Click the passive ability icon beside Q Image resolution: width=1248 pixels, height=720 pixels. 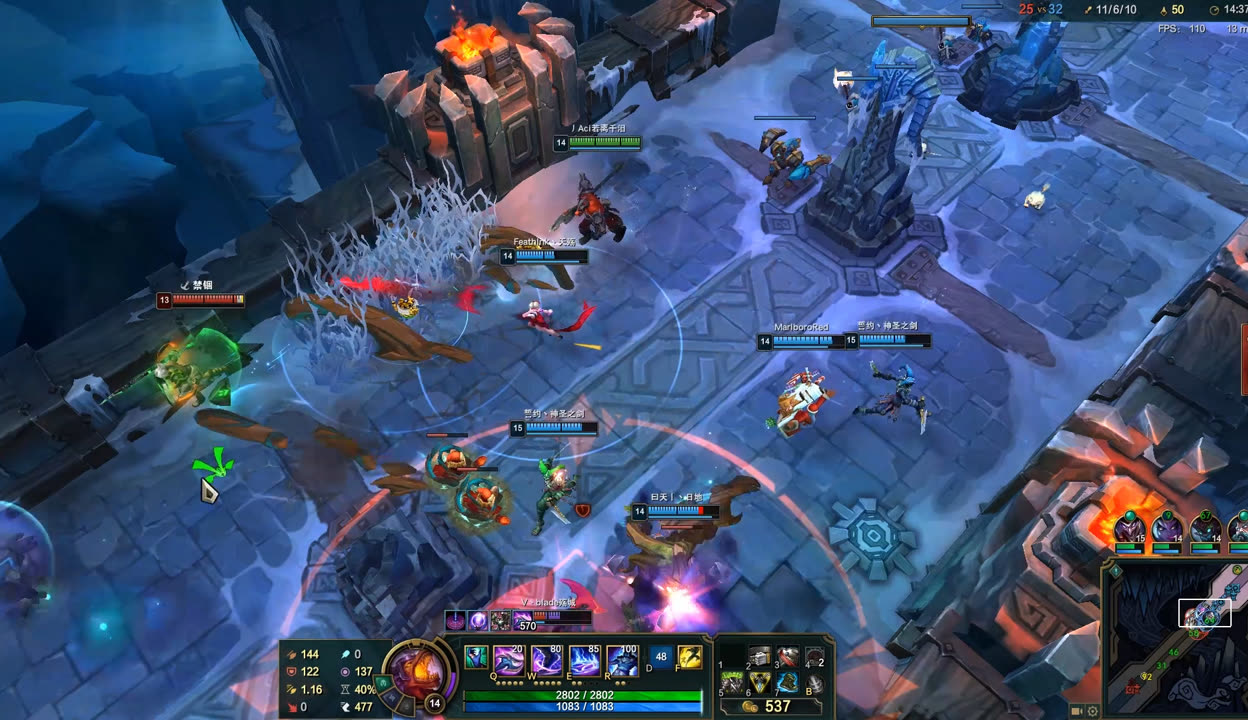tap(476, 658)
